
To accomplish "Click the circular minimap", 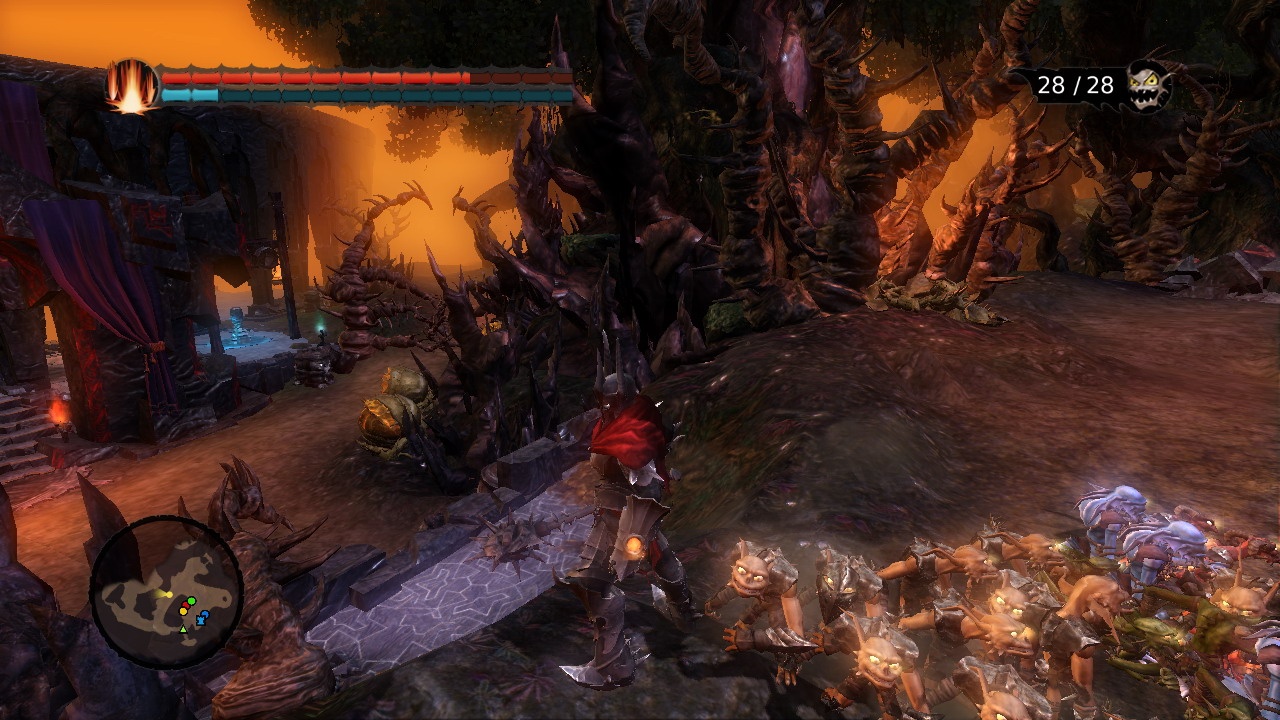I will tap(166, 592).
